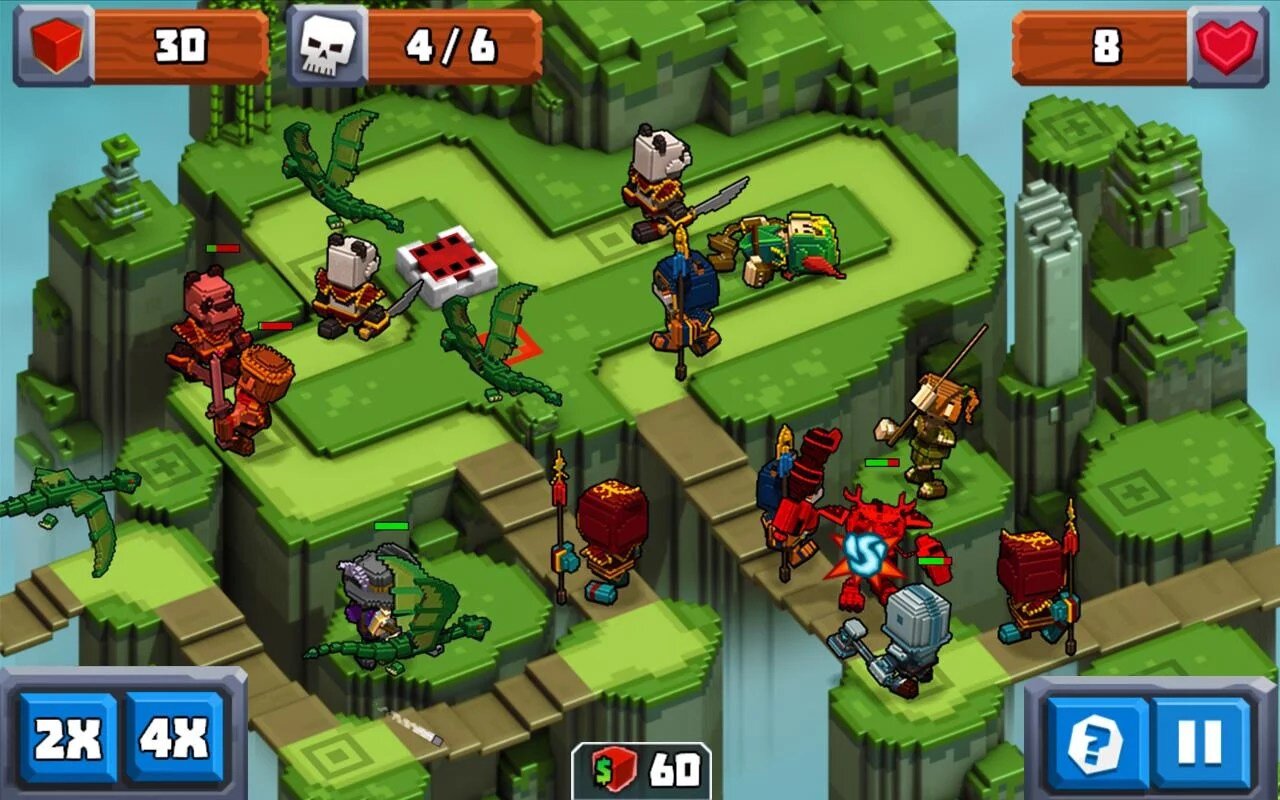
Task: Click the 60 cube sell button
Action: click(641, 771)
